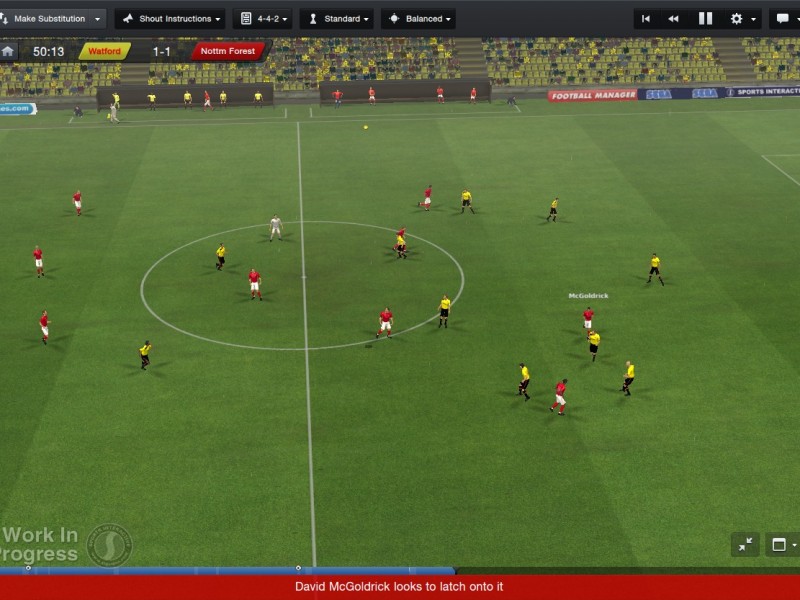The width and height of the screenshot is (800, 600).
Task: Open the window layout view dropdown
Action: click(782, 545)
